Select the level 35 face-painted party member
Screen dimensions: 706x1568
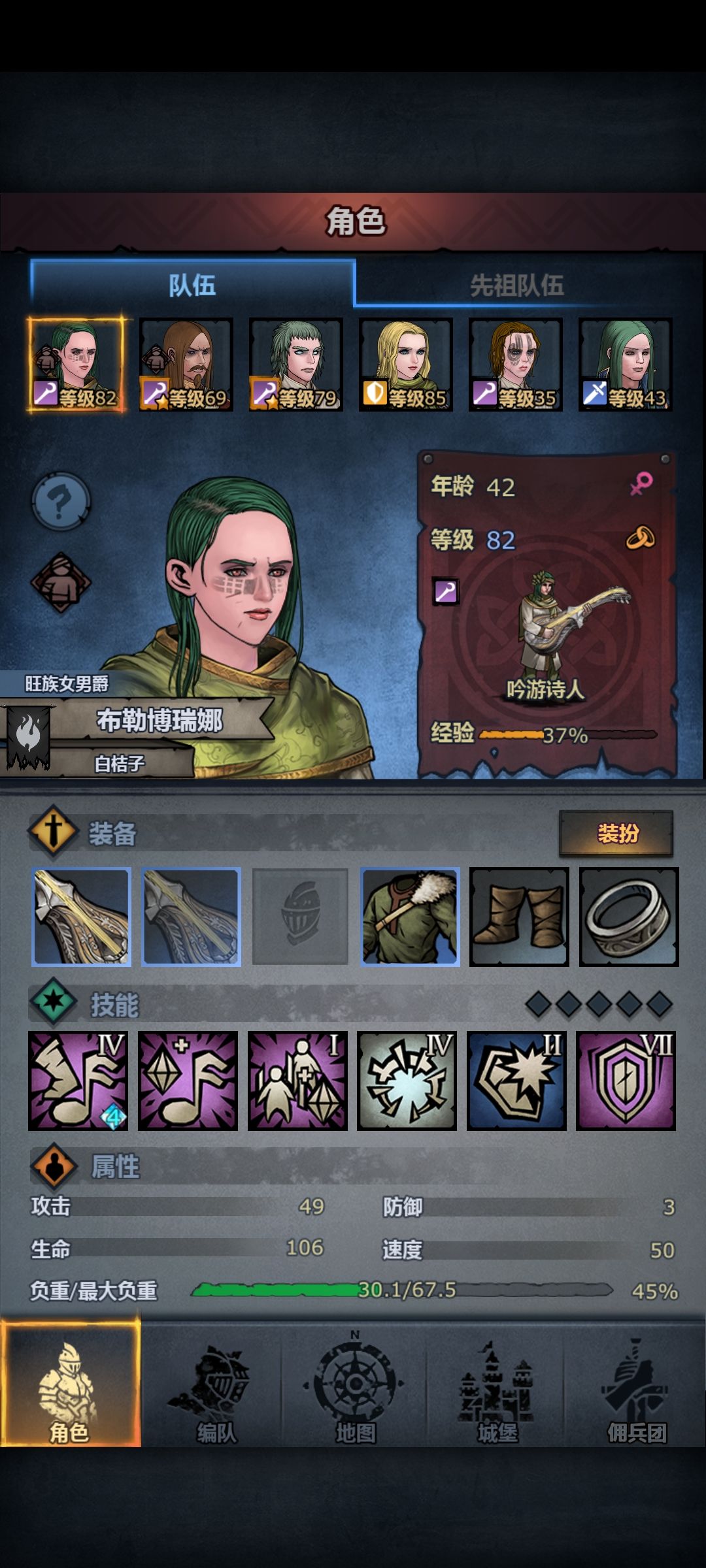[x=516, y=364]
